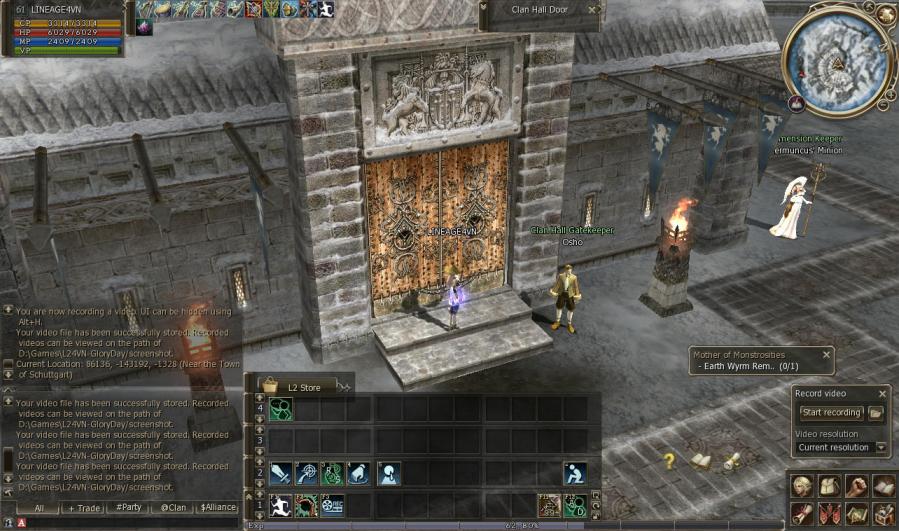Select the Clan chat tab
The image size is (899, 531).
[x=173, y=508]
